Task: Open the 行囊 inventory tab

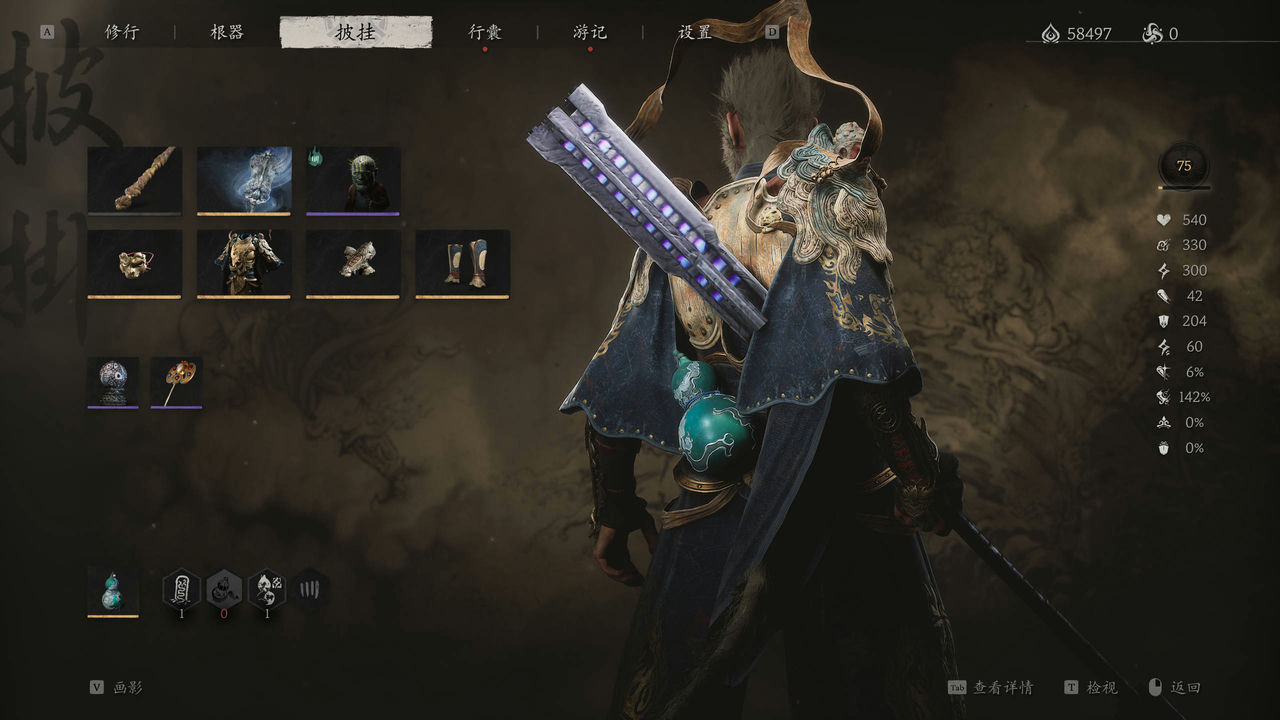Action: (x=485, y=32)
